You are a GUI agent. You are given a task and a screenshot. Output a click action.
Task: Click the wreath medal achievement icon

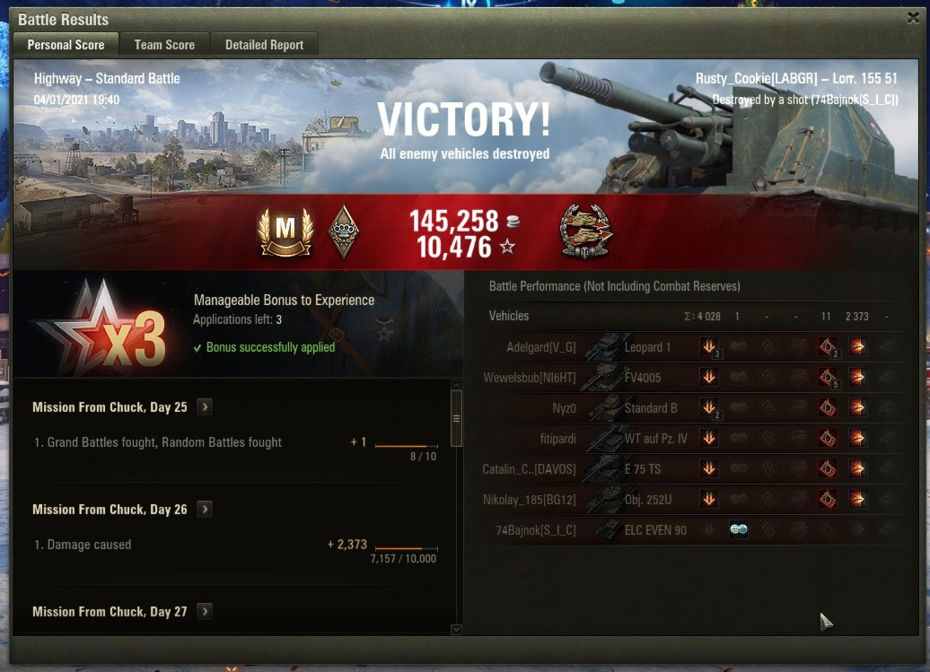click(586, 232)
